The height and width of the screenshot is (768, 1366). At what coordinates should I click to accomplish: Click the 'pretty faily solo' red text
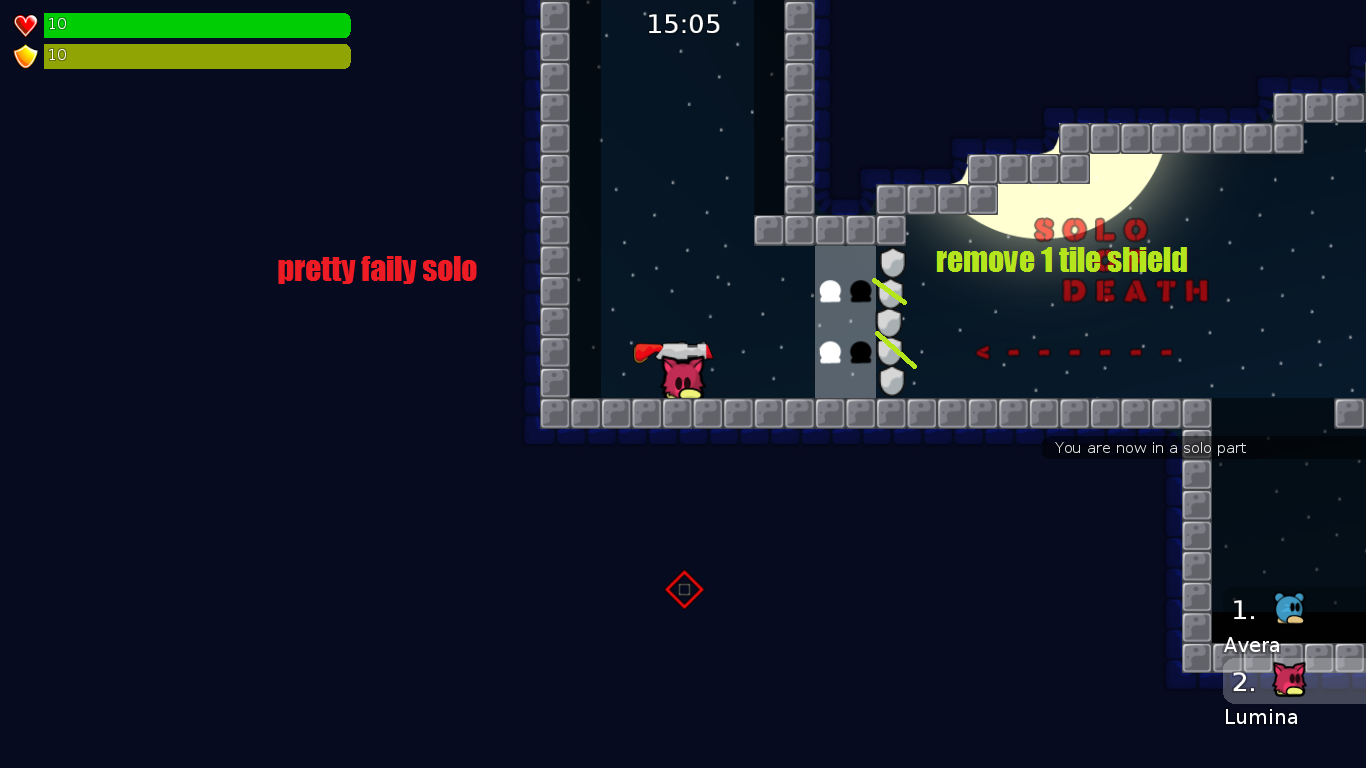(377, 269)
